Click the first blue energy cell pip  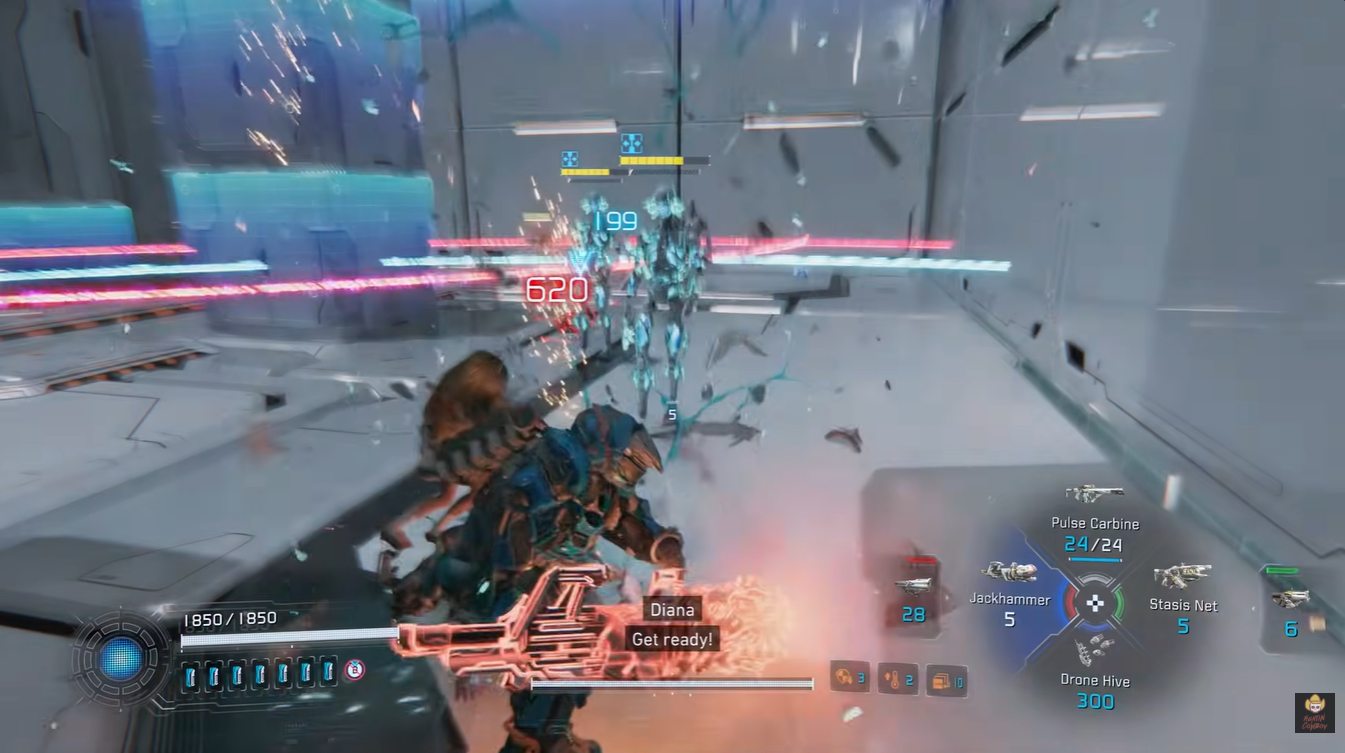click(190, 675)
